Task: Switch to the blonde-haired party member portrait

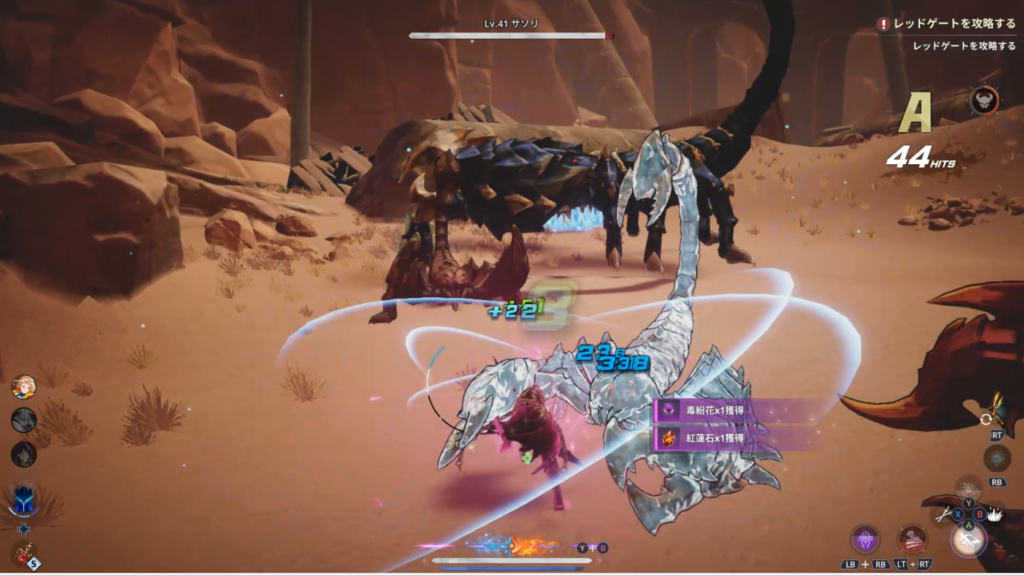Action: click(24, 387)
